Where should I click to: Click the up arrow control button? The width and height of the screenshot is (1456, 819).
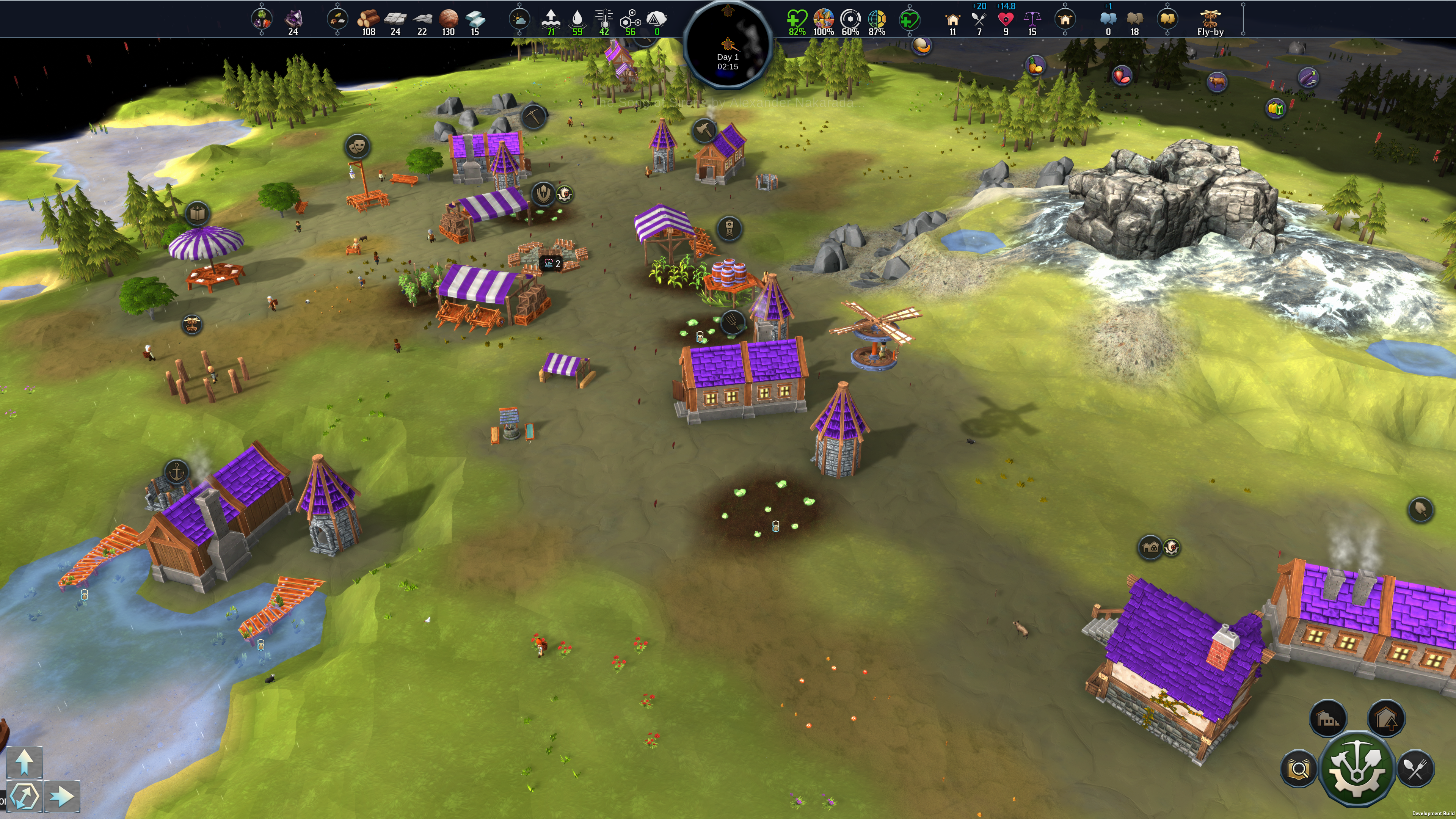[24, 761]
